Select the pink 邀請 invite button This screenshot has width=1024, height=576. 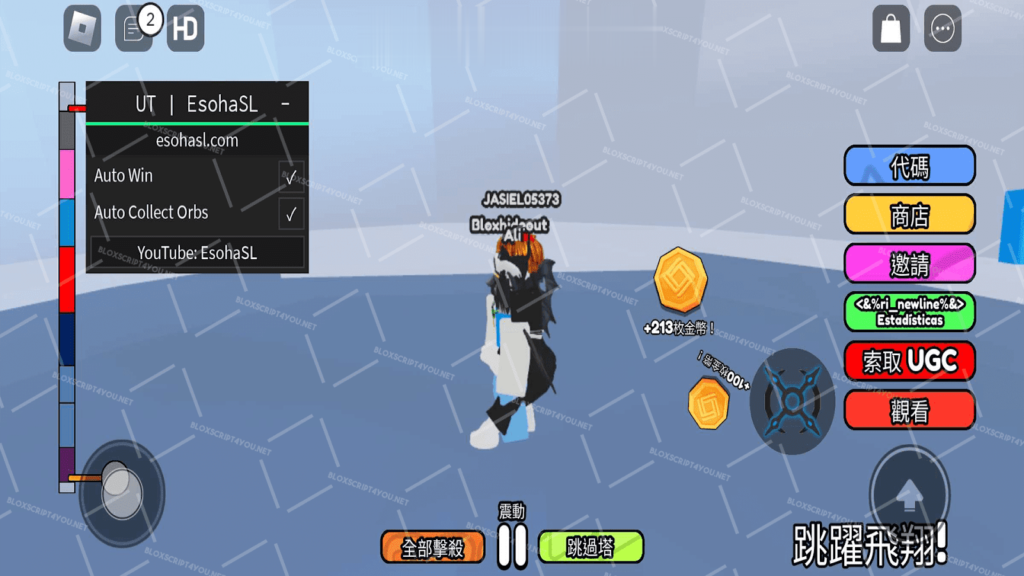[x=909, y=264]
